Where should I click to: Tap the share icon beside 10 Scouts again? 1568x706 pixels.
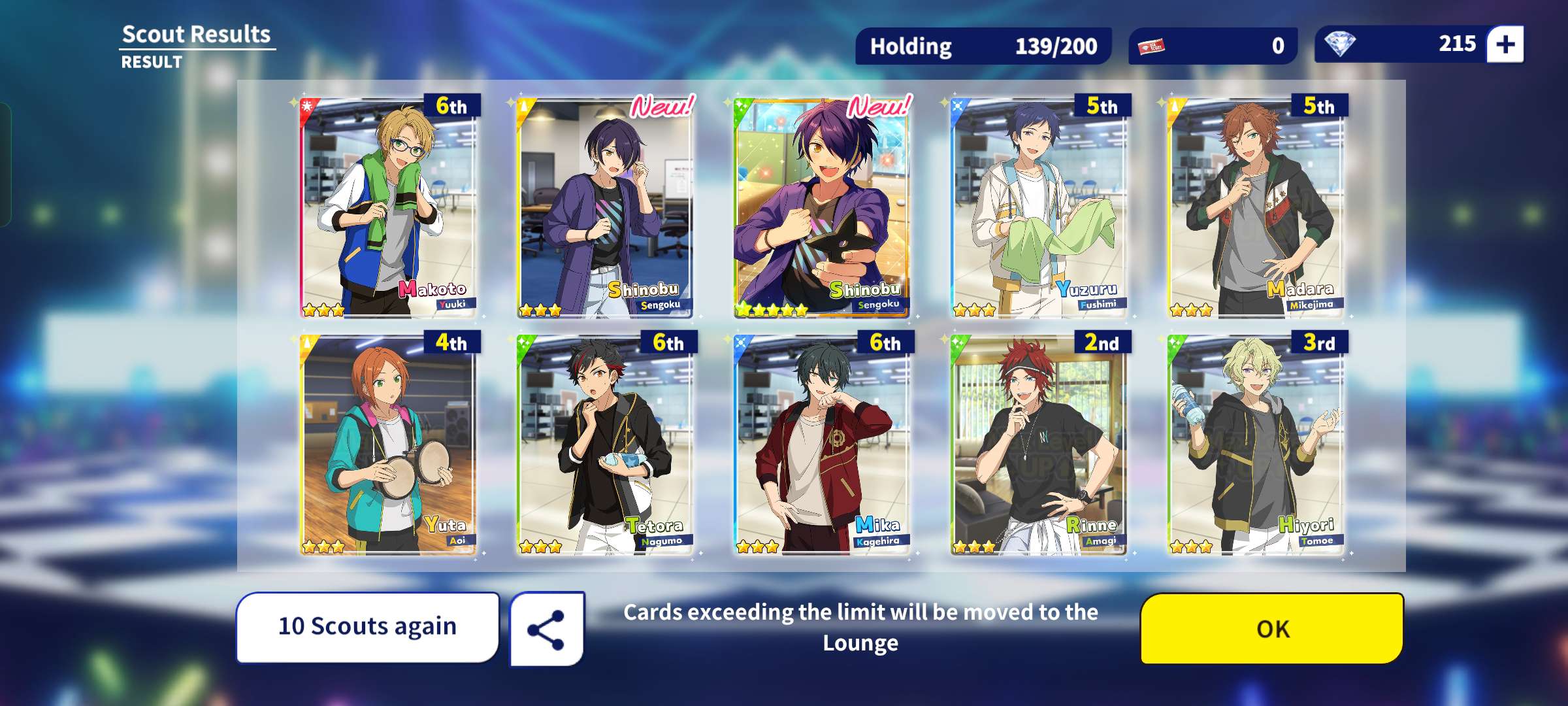[547, 628]
